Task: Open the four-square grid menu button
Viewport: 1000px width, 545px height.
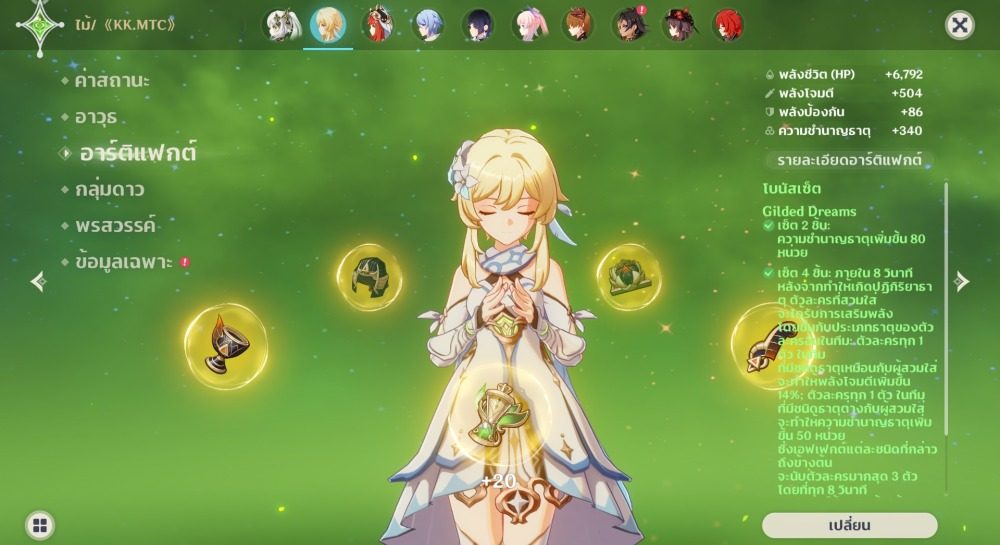Action: point(39,525)
